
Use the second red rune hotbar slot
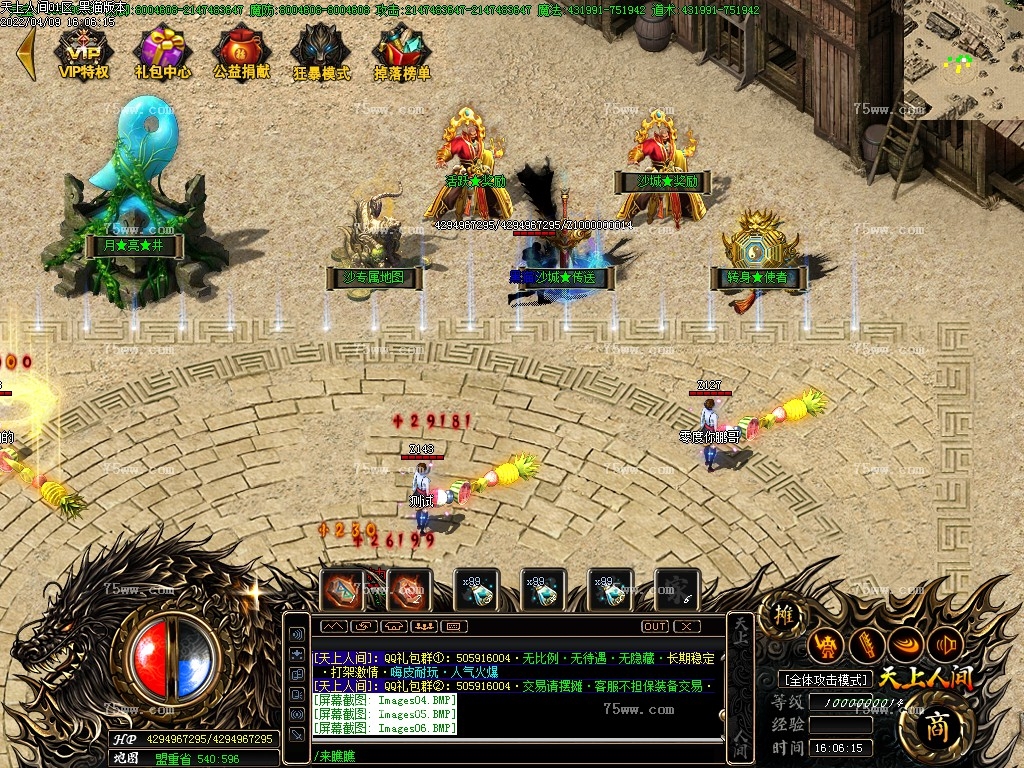[x=409, y=590]
